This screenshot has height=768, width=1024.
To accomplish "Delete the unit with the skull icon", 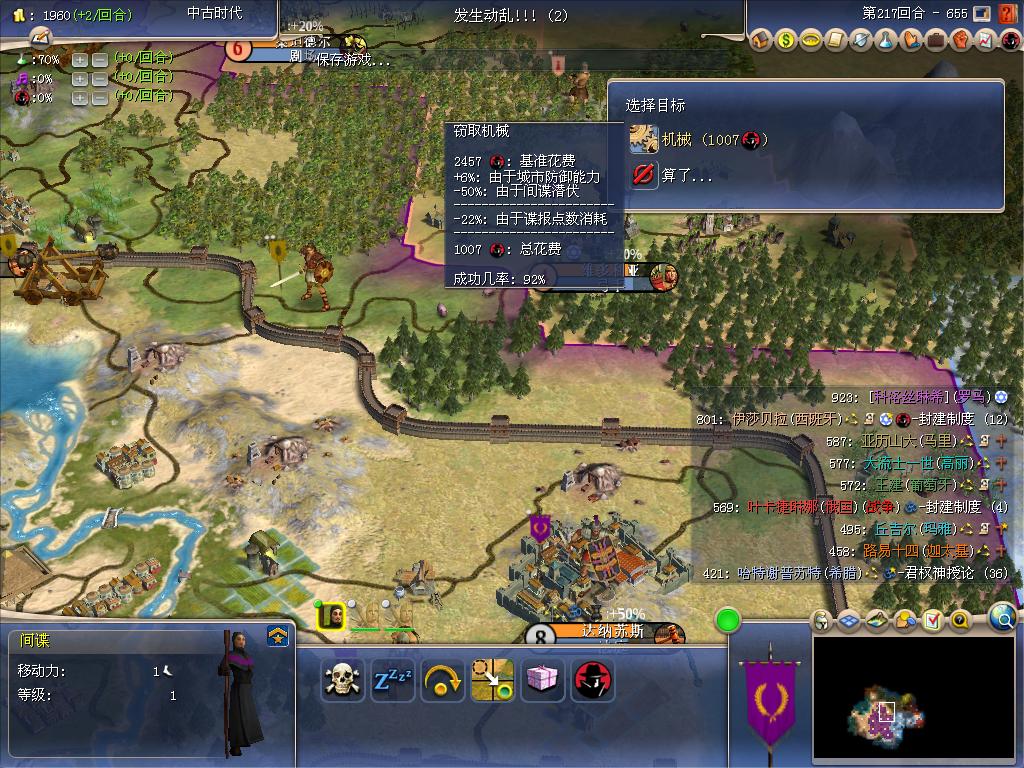I will pyautogui.click(x=343, y=680).
